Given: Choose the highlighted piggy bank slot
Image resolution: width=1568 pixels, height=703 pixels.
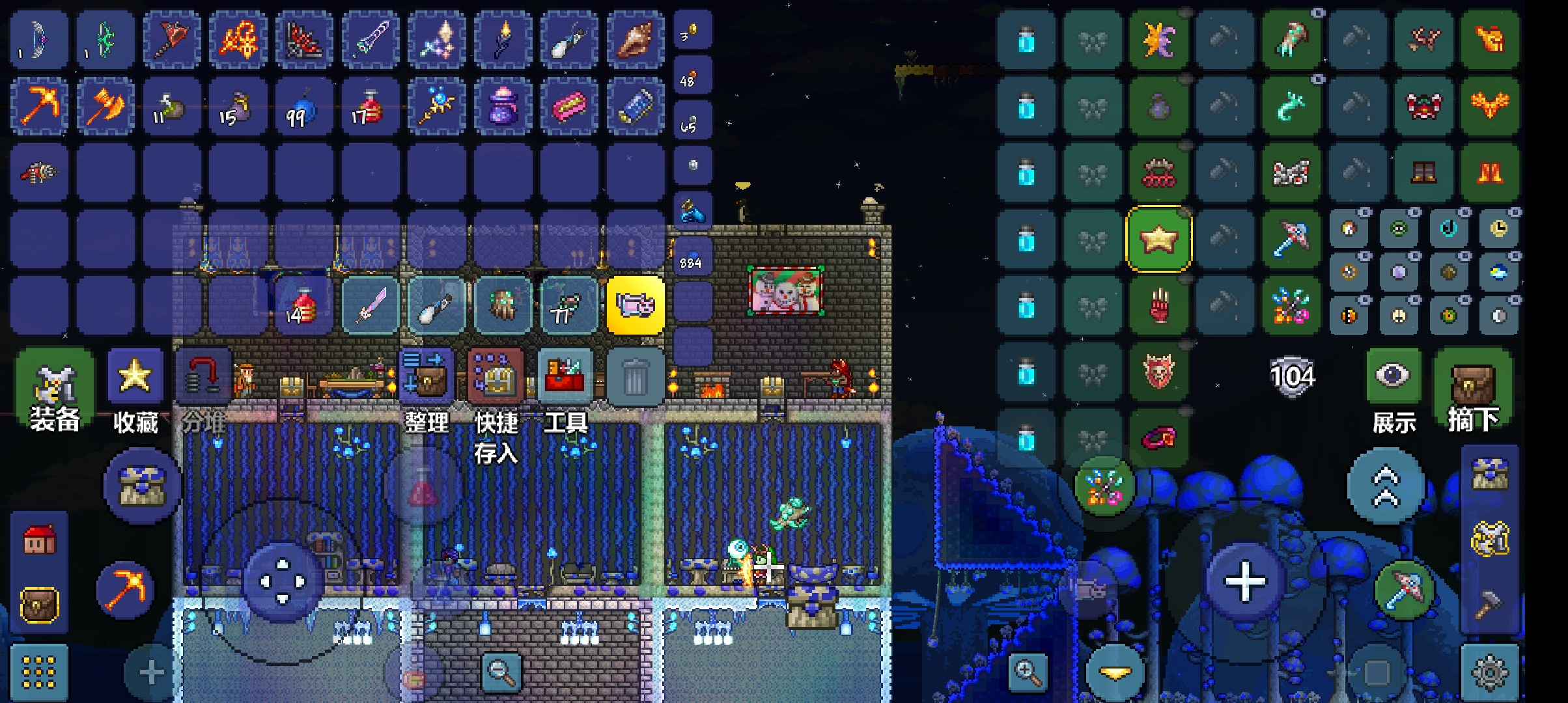Looking at the screenshot, I should (x=636, y=305).
